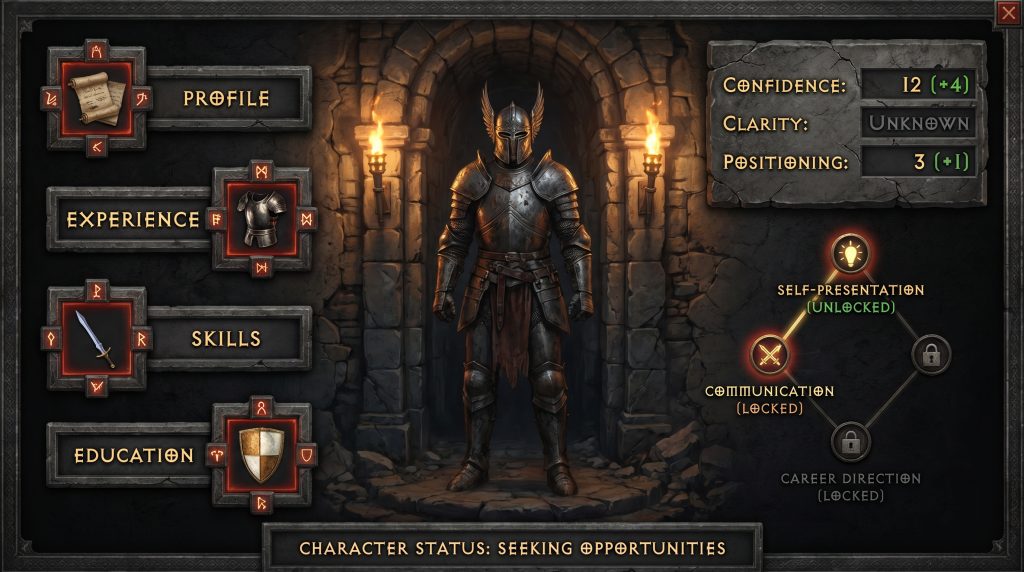Screen dimensions: 1024x572
Task: Select the checkered shield icon
Action: point(261,455)
